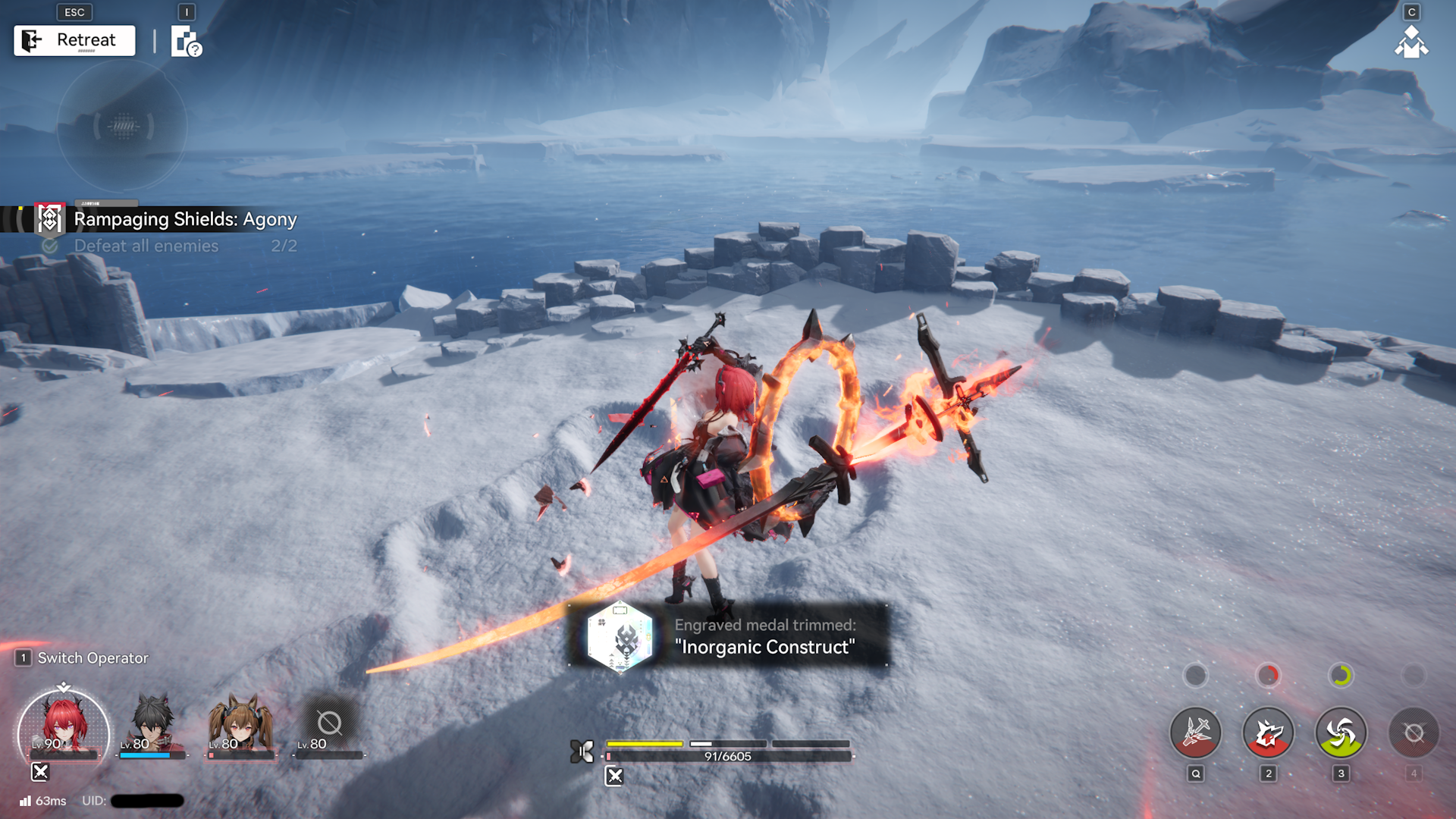Trigger the green swirl skill ability
This screenshot has width=1456, height=819.
tap(1341, 733)
